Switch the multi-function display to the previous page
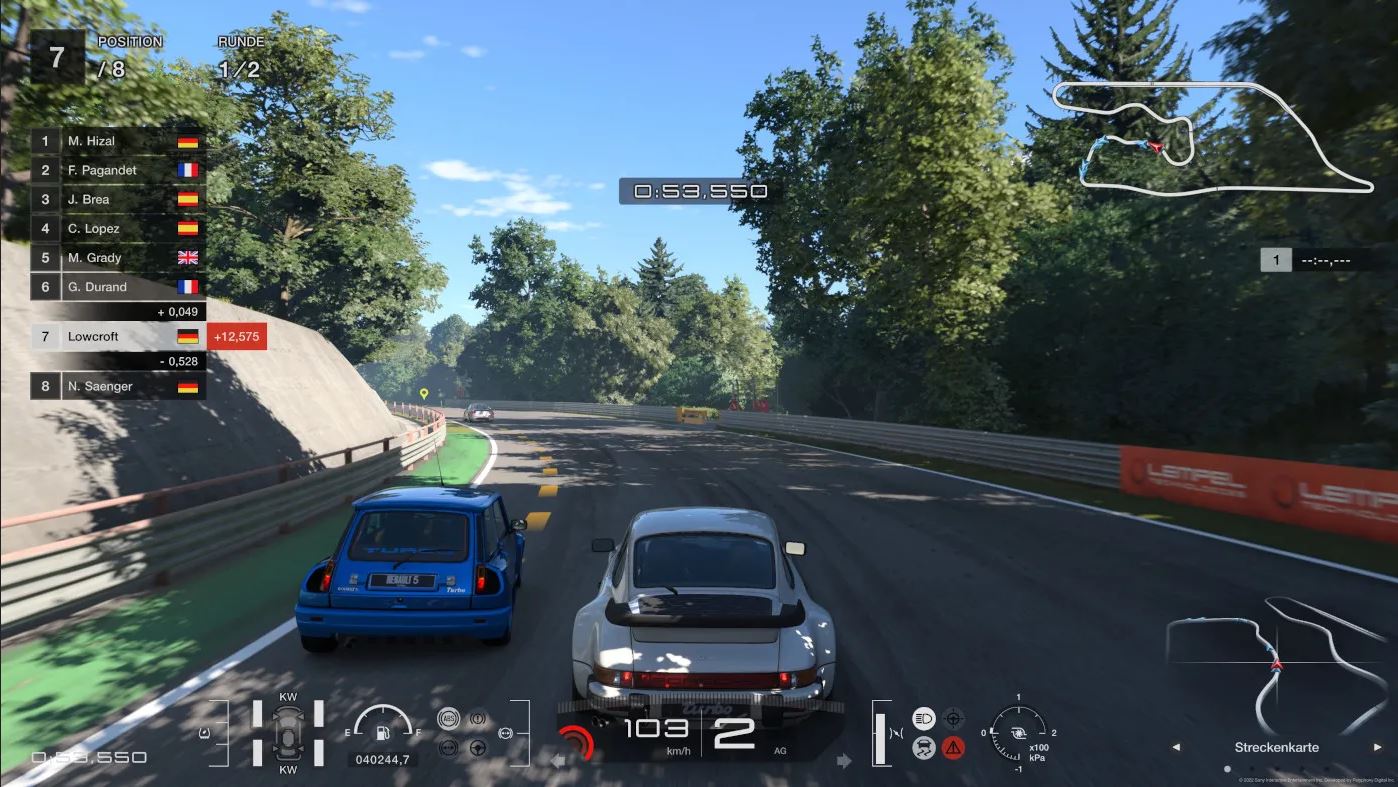Screen dimensions: 1398x787 [1176, 747]
